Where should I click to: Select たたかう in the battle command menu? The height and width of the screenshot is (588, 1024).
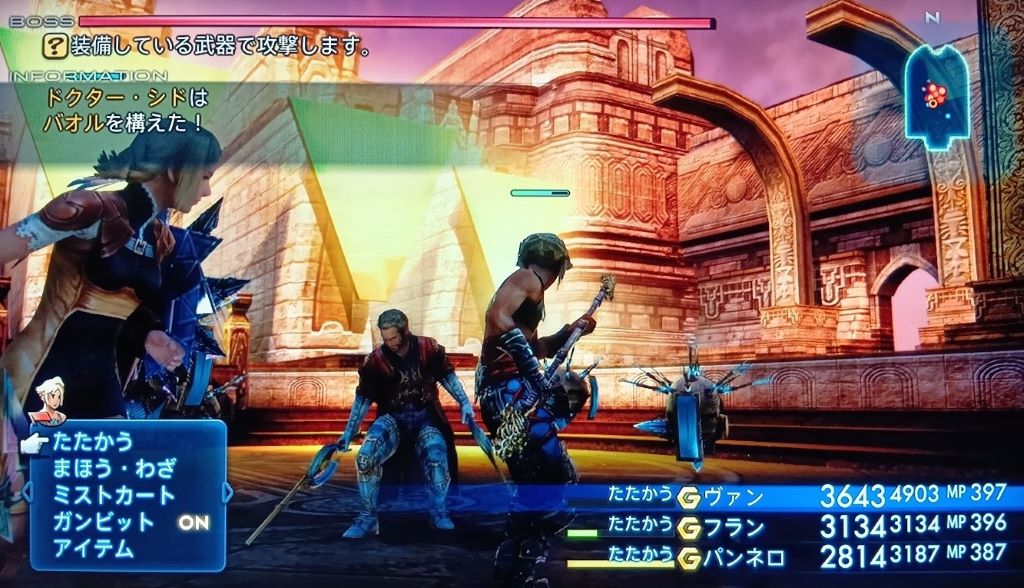92,442
